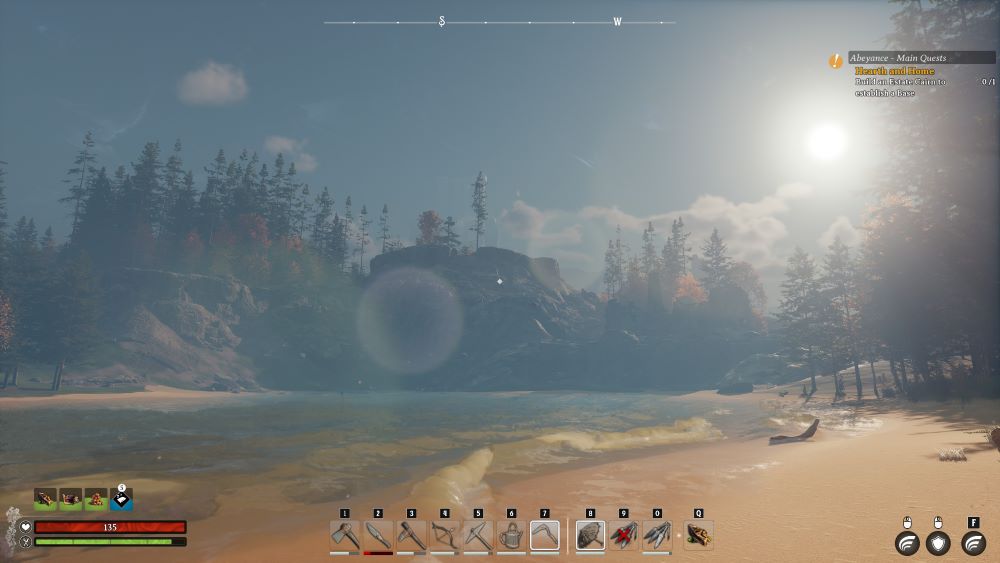
Task: Select the sickle in hotbar slot 7
Action: pyautogui.click(x=544, y=535)
